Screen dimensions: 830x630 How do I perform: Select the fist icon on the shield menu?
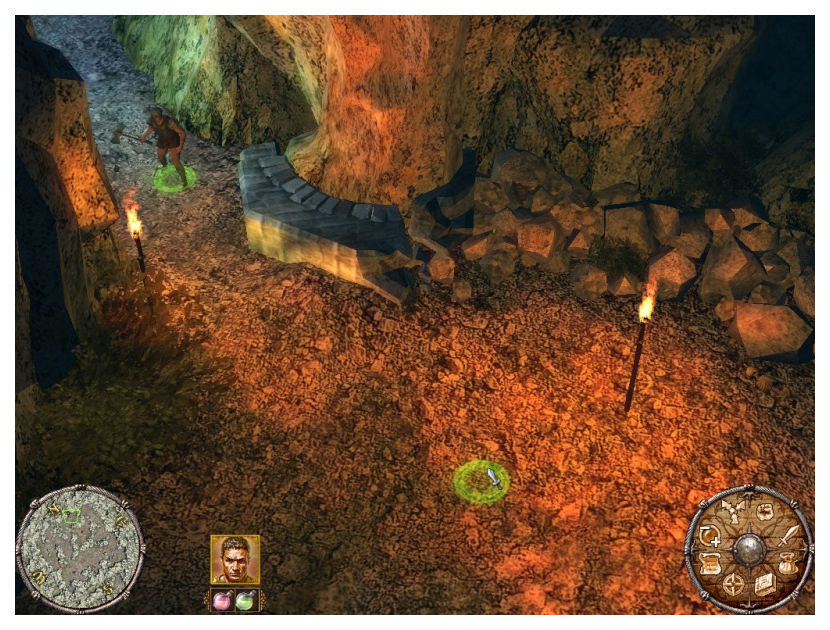coord(765,511)
